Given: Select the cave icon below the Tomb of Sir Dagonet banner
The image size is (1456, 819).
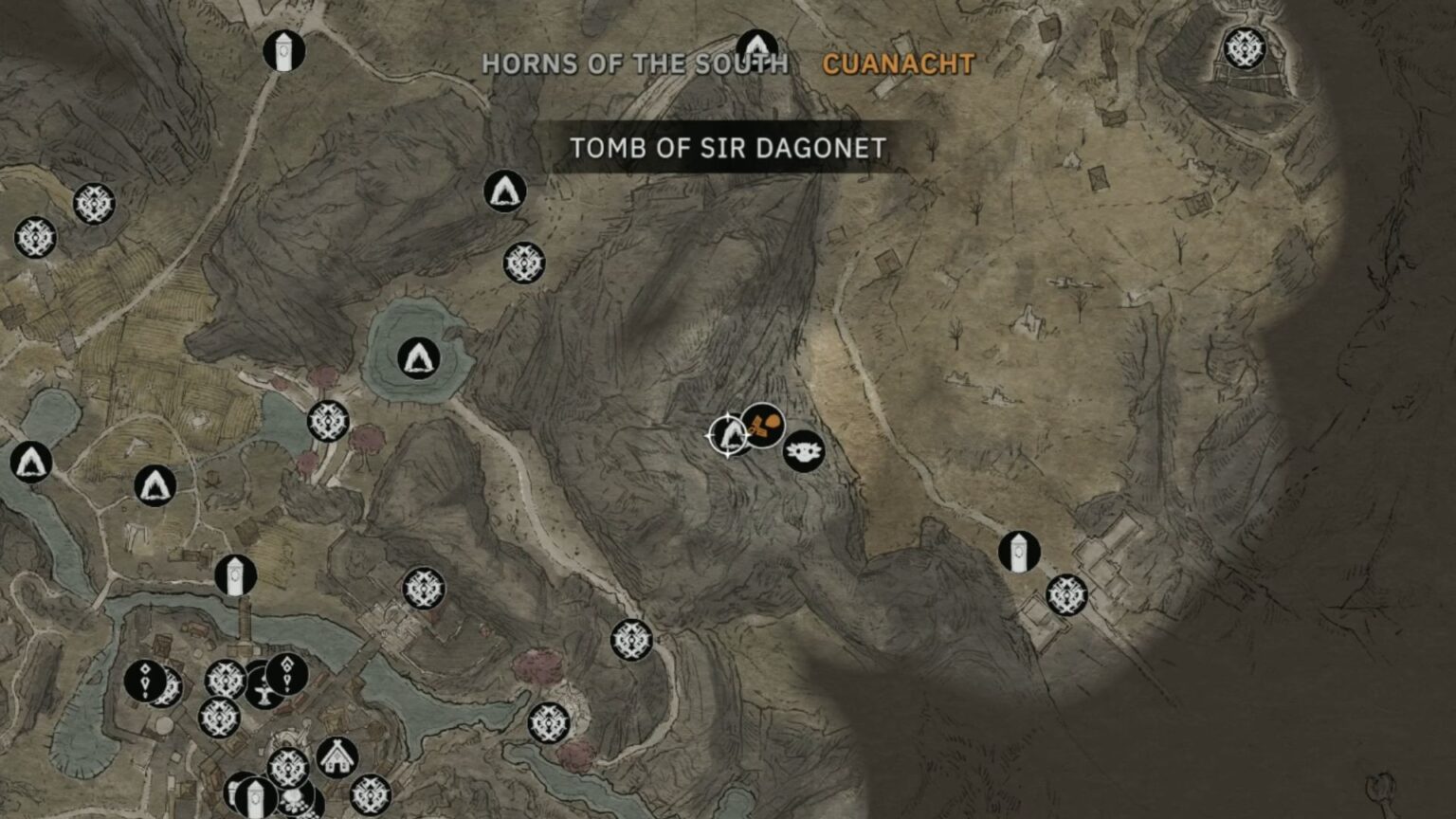Looking at the screenshot, I should pyautogui.click(x=504, y=191).
